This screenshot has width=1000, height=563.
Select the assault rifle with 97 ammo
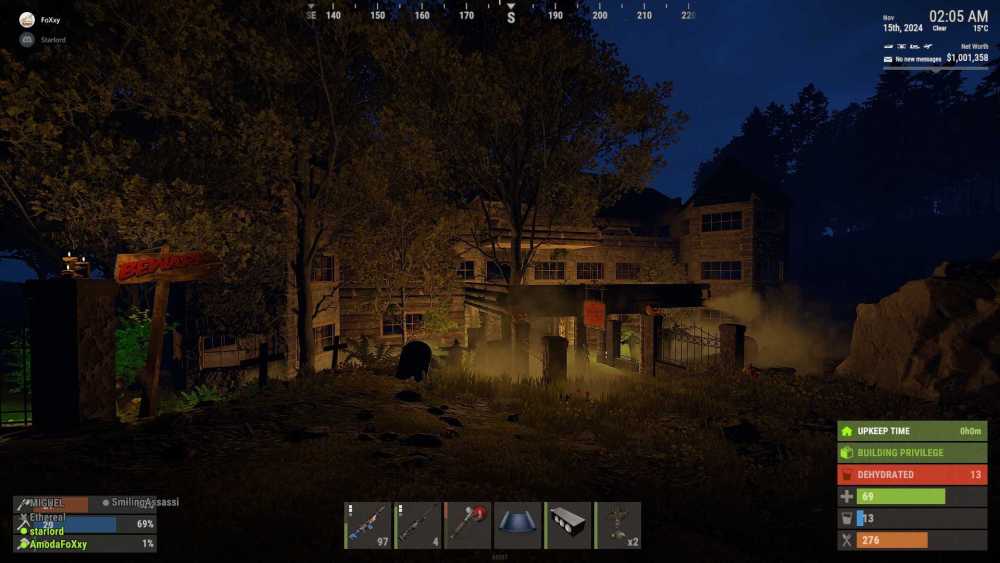[368, 525]
